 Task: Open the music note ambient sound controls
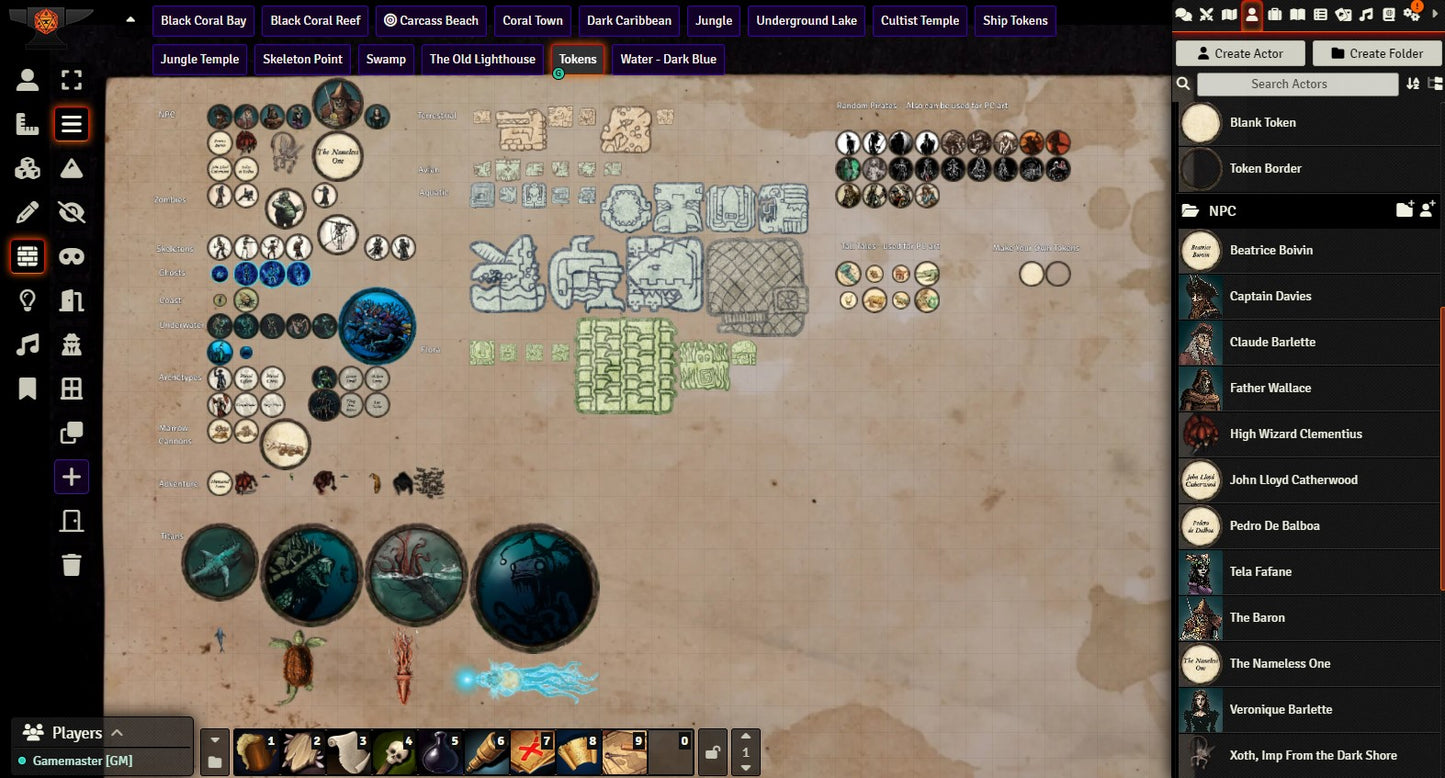28,345
